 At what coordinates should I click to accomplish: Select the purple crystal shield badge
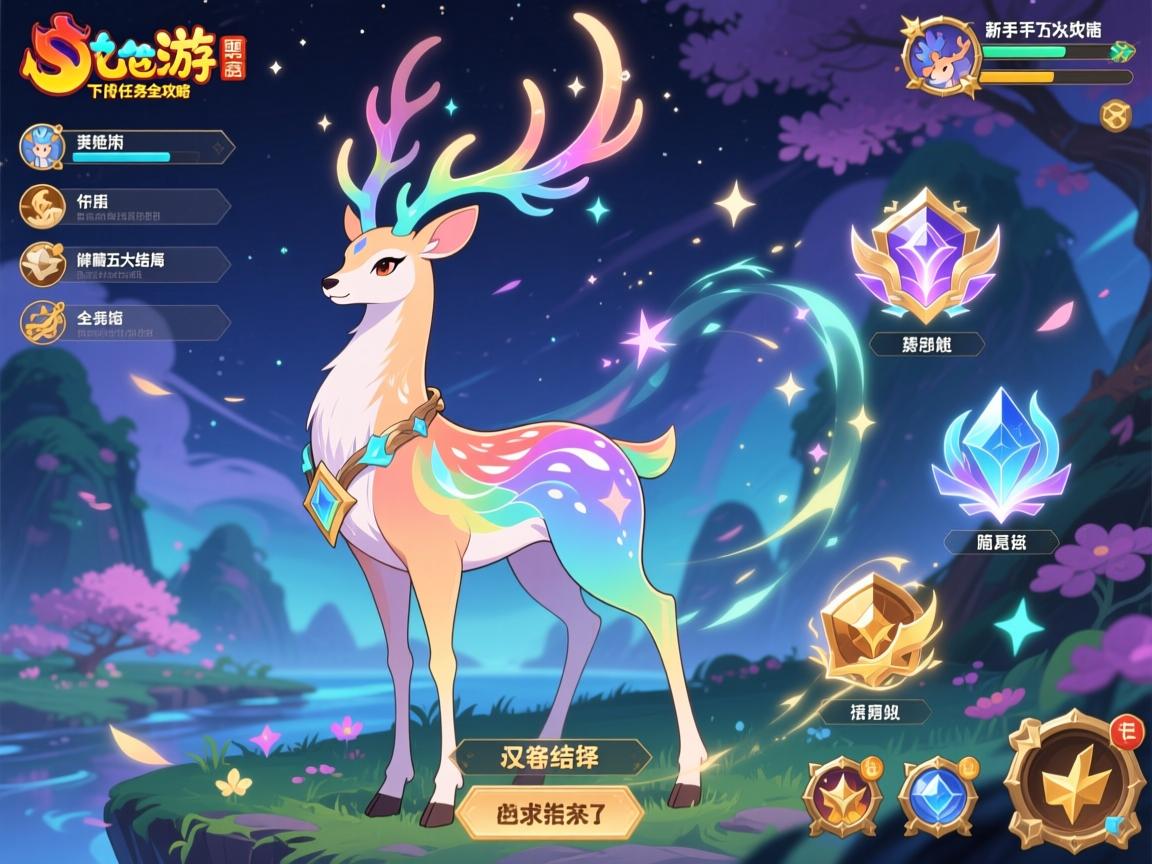point(926,256)
